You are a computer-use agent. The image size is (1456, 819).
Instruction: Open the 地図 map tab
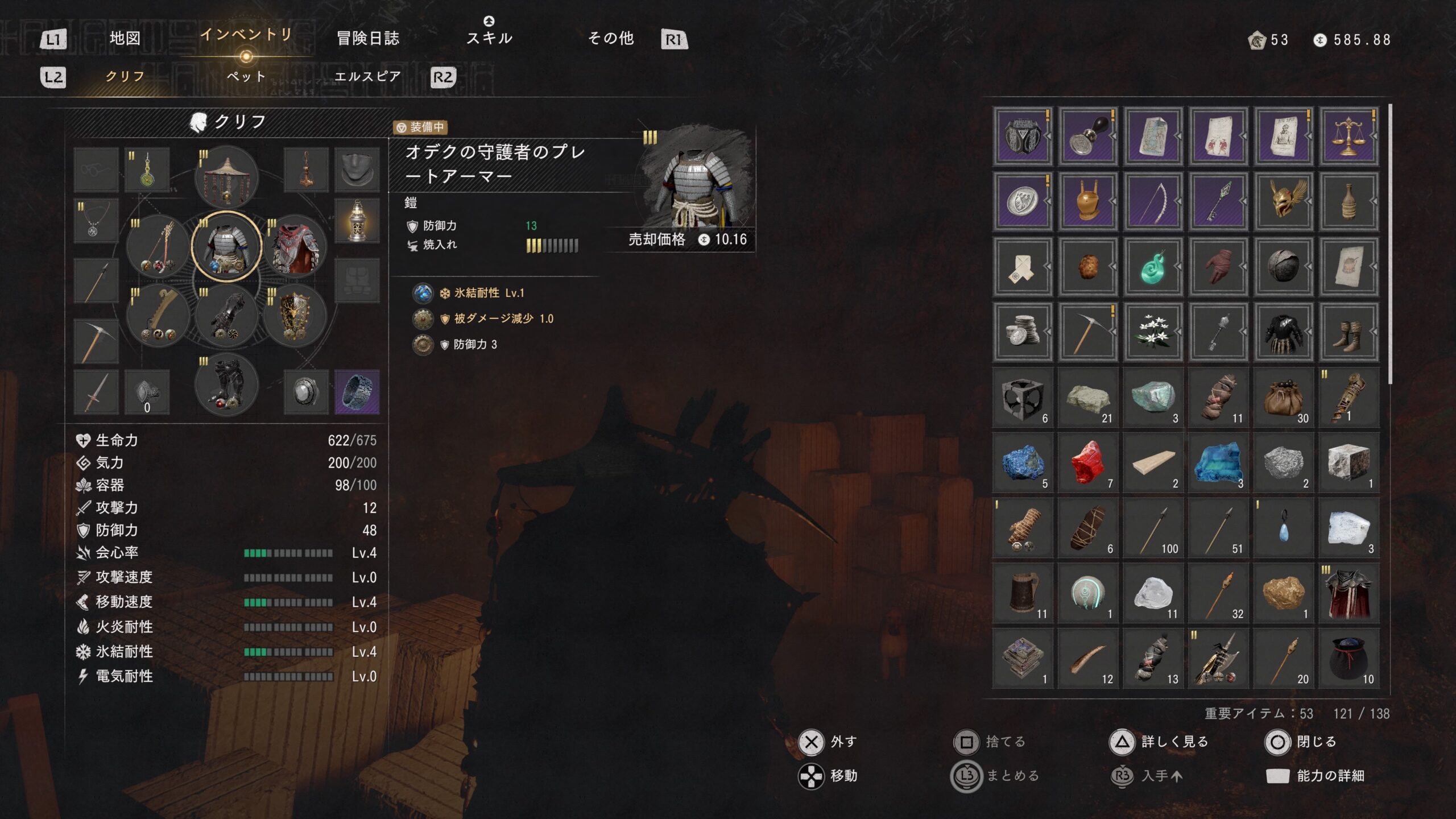tap(125, 38)
